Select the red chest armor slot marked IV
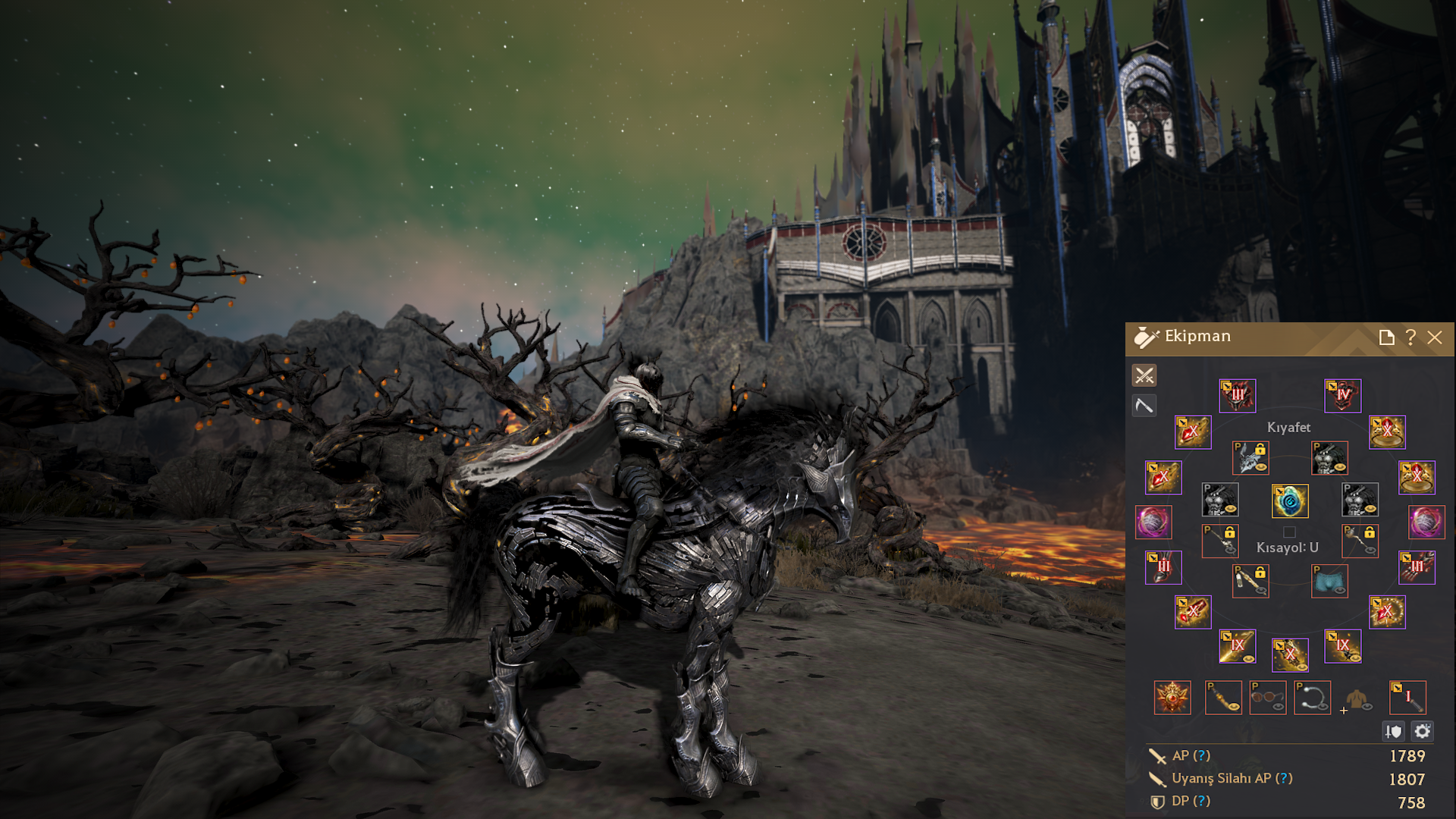The height and width of the screenshot is (819, 1456). click(x=1342, y=396)
